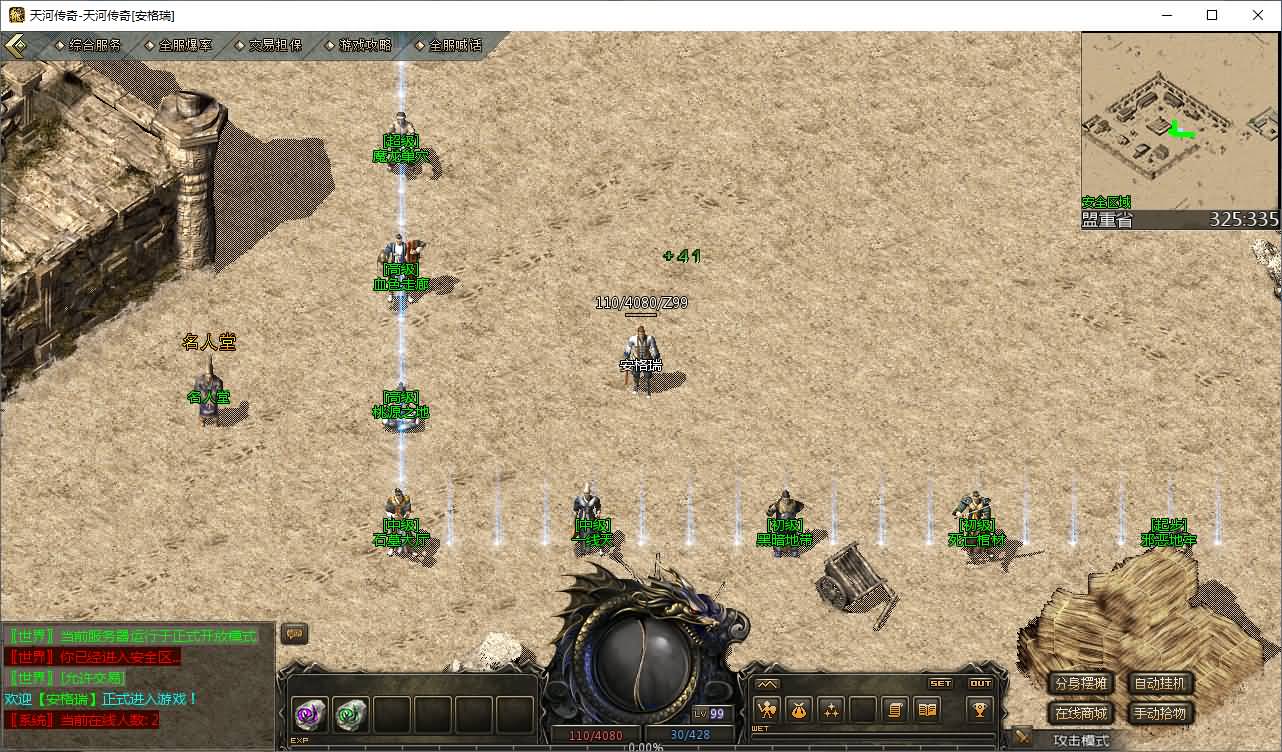Open the bag inventory icon

click(x=799, y=710)
